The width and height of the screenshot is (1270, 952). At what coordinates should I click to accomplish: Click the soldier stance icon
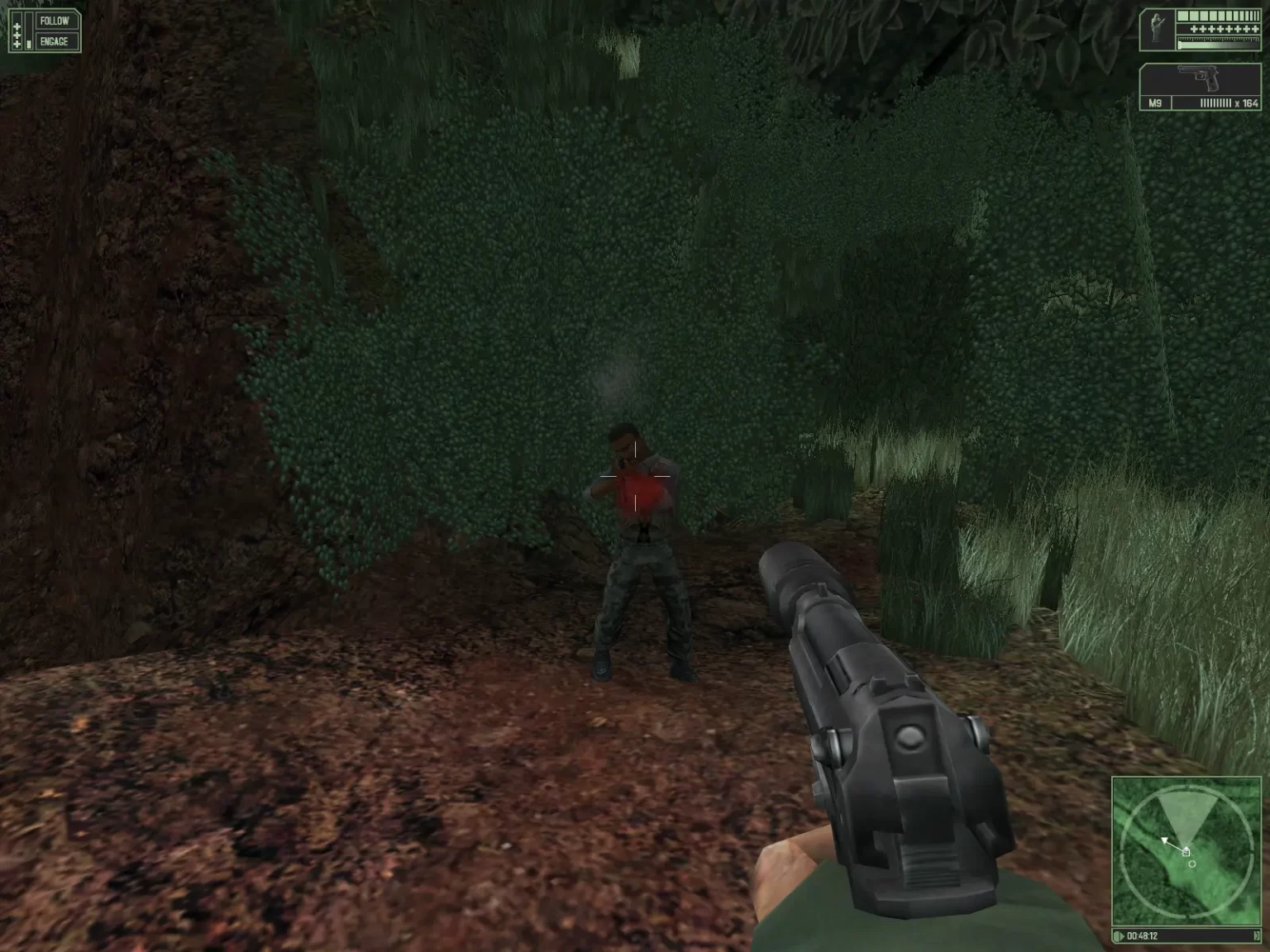[x=1158, y=30]
